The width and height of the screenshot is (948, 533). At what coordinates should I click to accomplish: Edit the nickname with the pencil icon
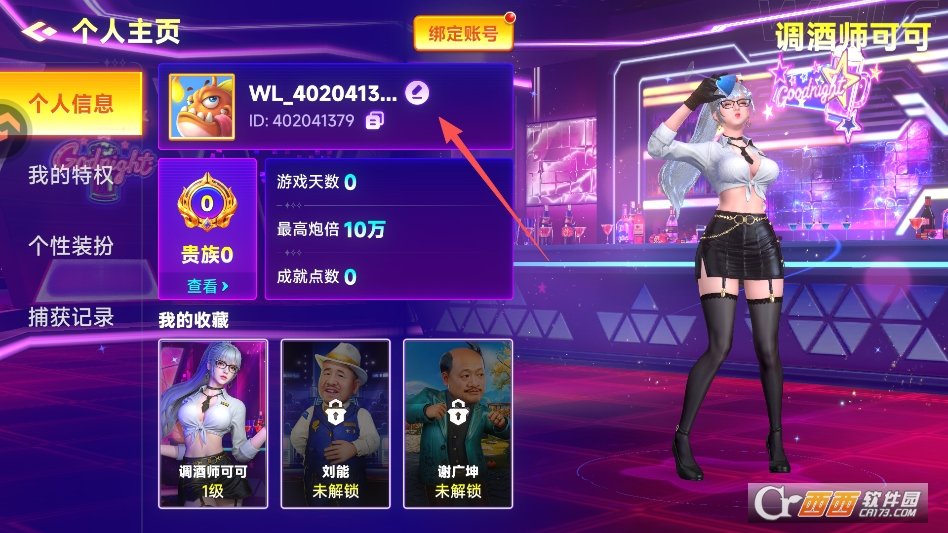419,94
